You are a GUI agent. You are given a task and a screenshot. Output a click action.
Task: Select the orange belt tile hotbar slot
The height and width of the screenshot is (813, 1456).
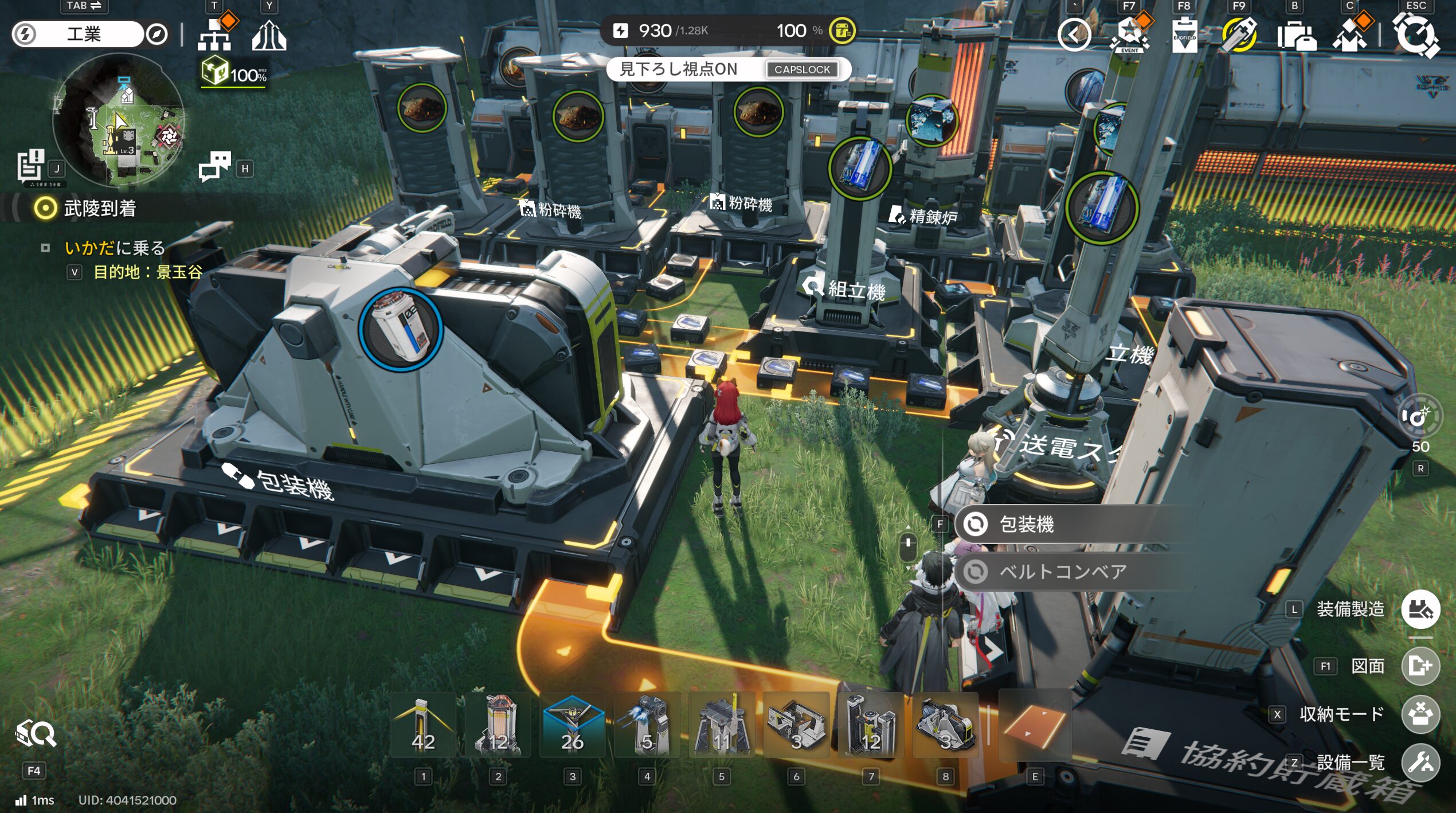point(1035,726)
